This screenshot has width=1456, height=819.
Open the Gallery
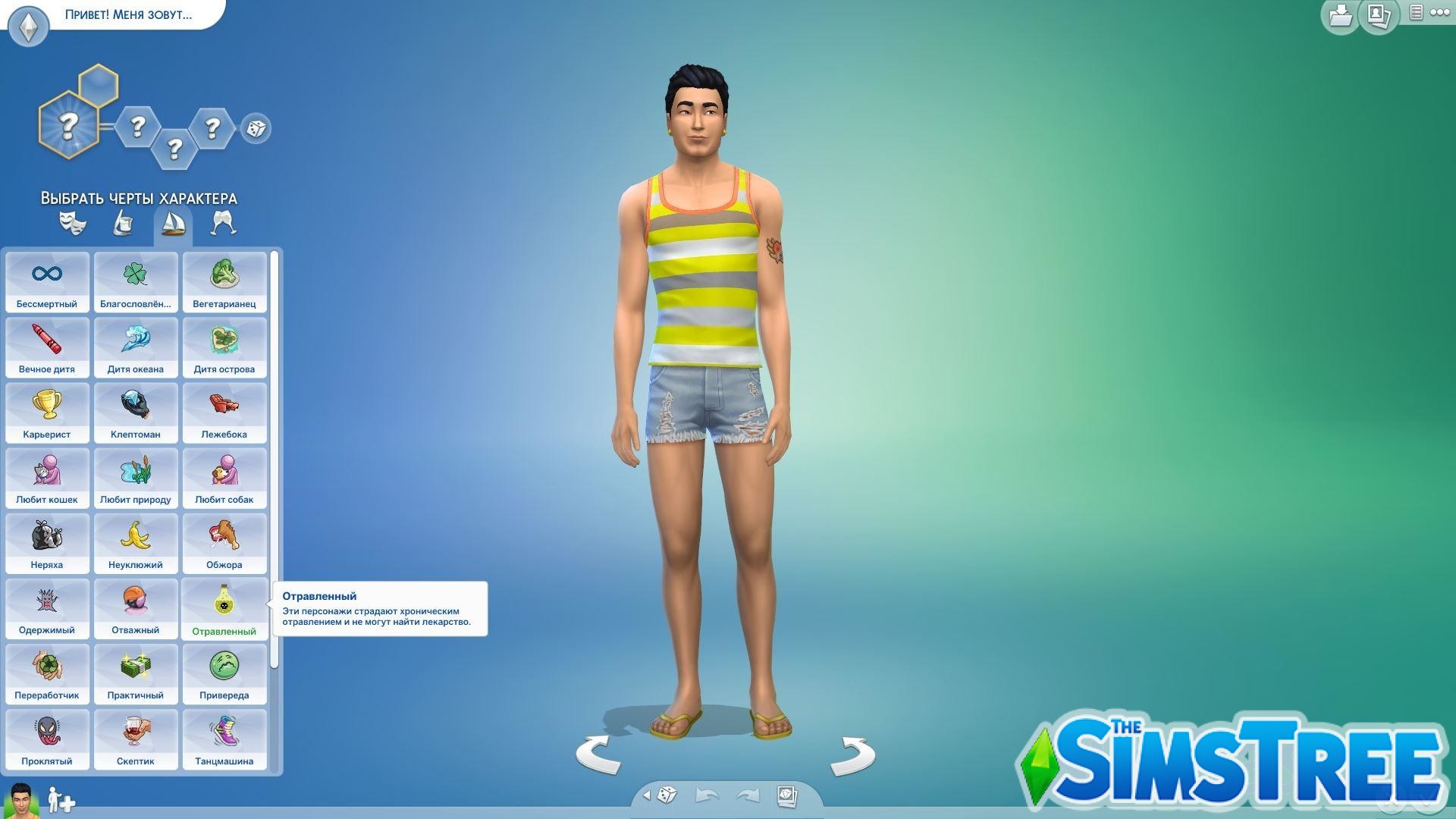click(x=1376, y=15)
